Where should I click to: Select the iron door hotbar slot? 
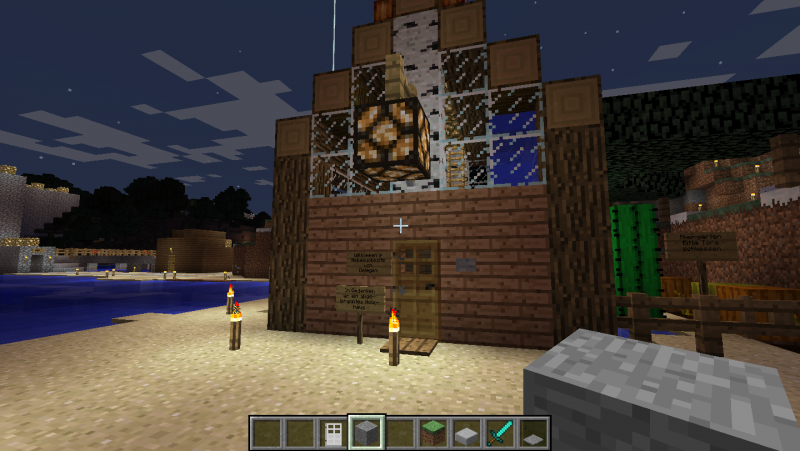tap(333, 432)
